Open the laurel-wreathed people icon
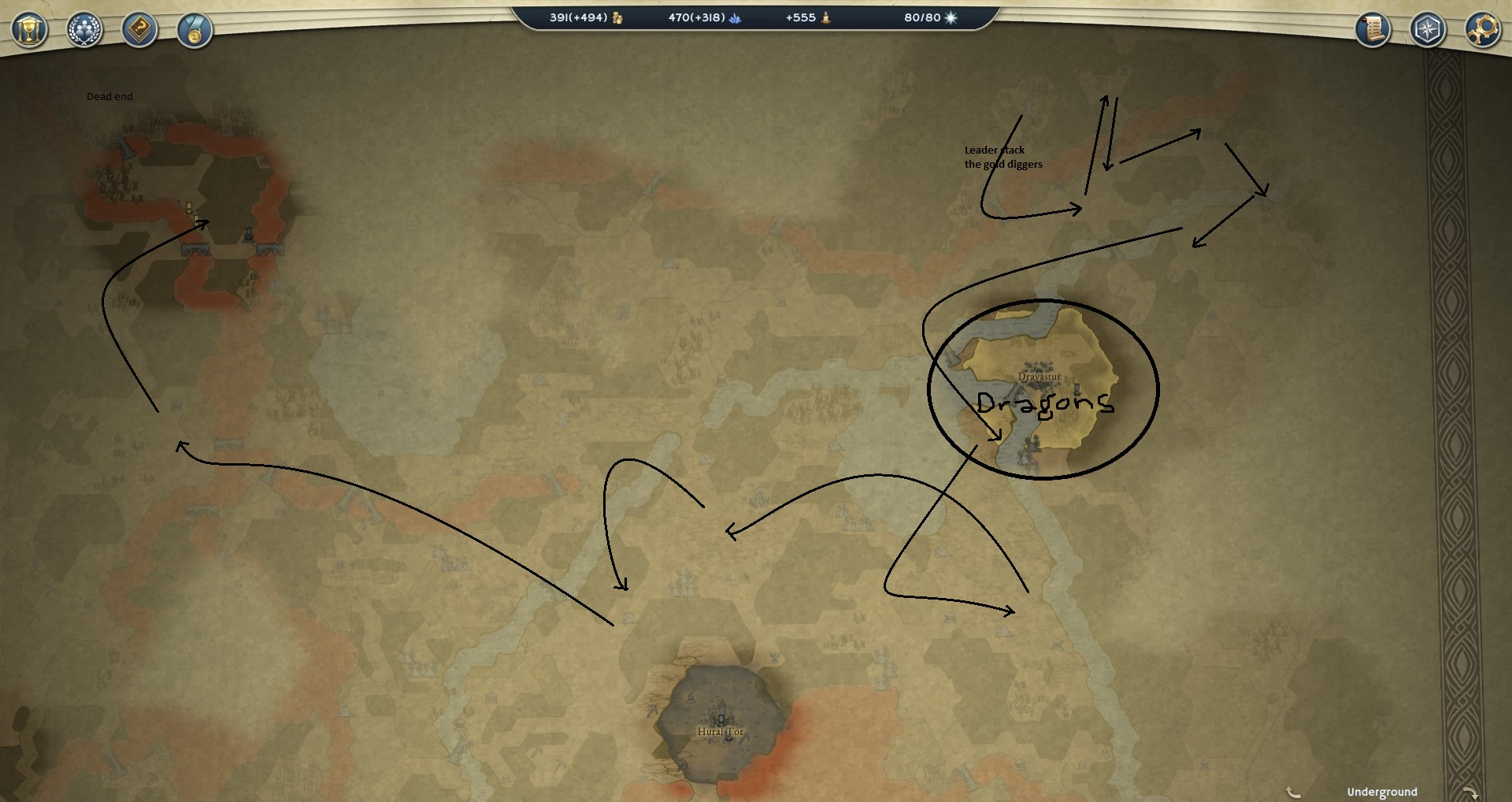This screenshot has width=1512, height=802. click(84, 31)
